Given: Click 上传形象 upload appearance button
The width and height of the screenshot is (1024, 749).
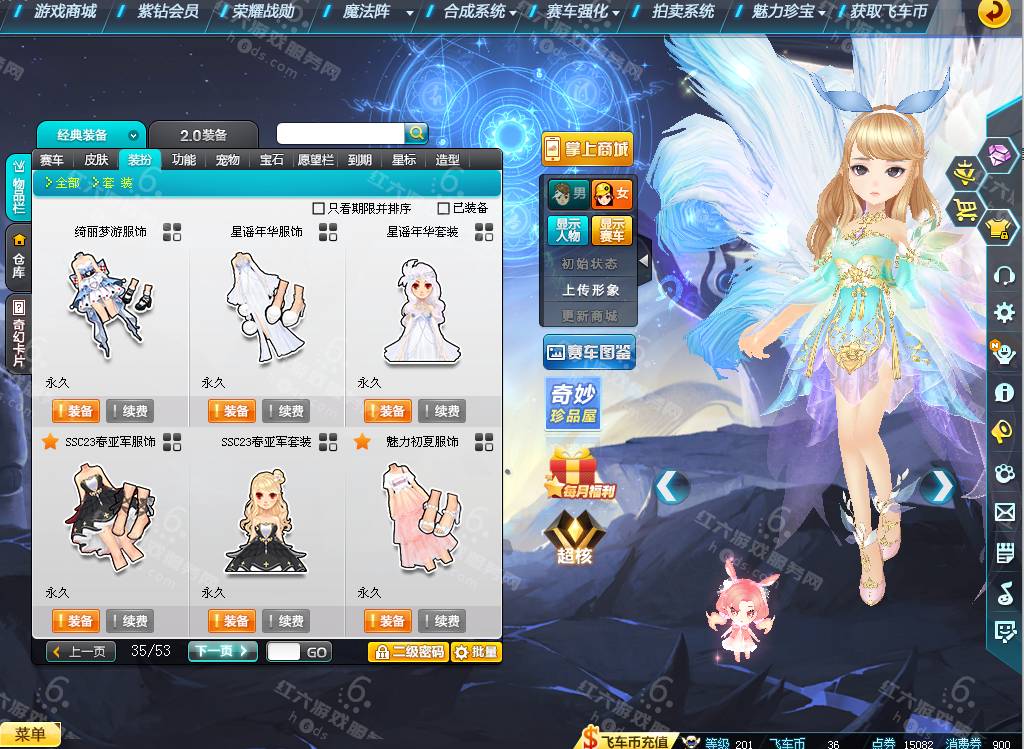Looking at the screenshot, I should [x=590, y=290].
